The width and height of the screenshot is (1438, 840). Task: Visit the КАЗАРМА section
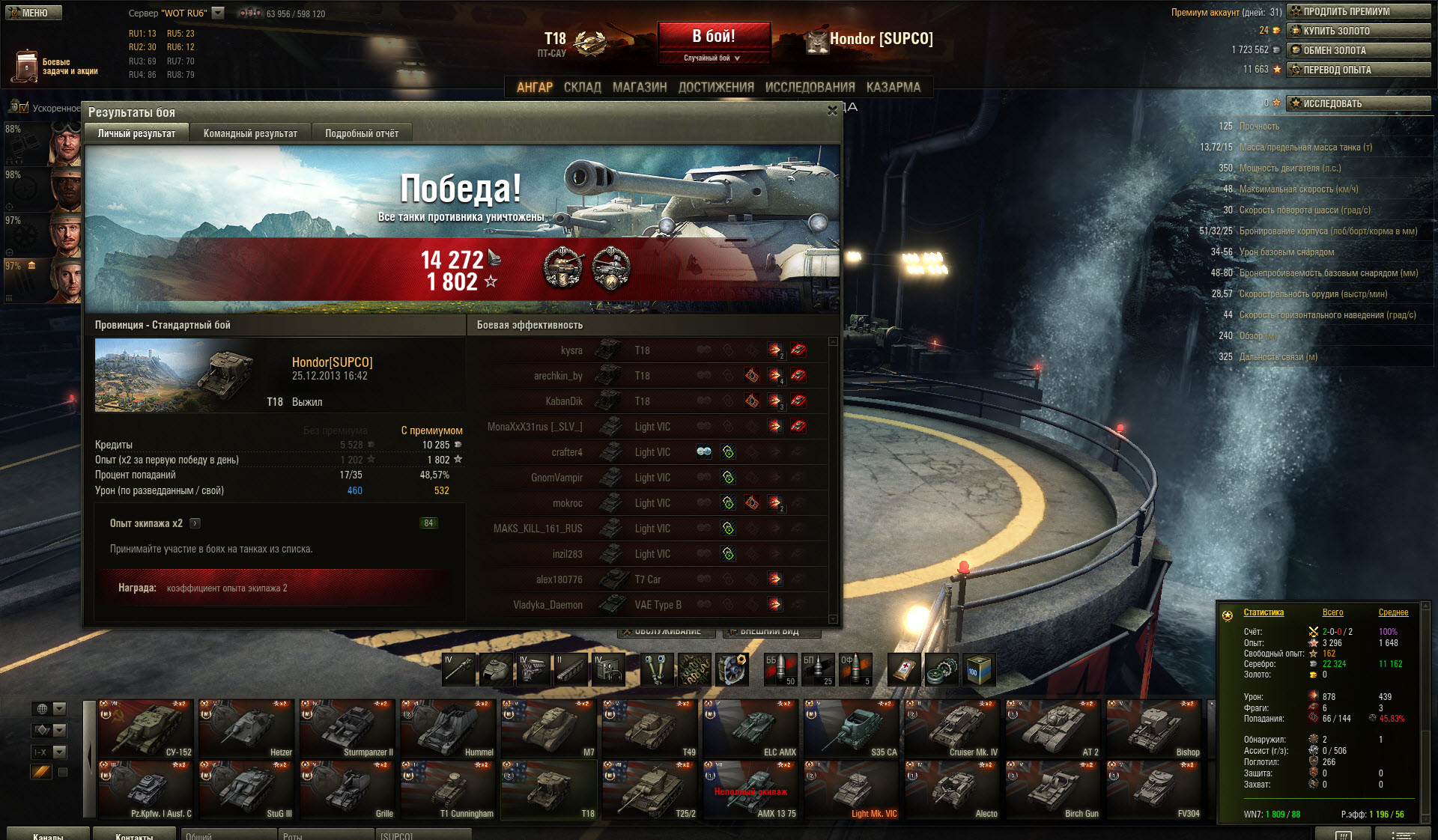[x=893, y=87]
